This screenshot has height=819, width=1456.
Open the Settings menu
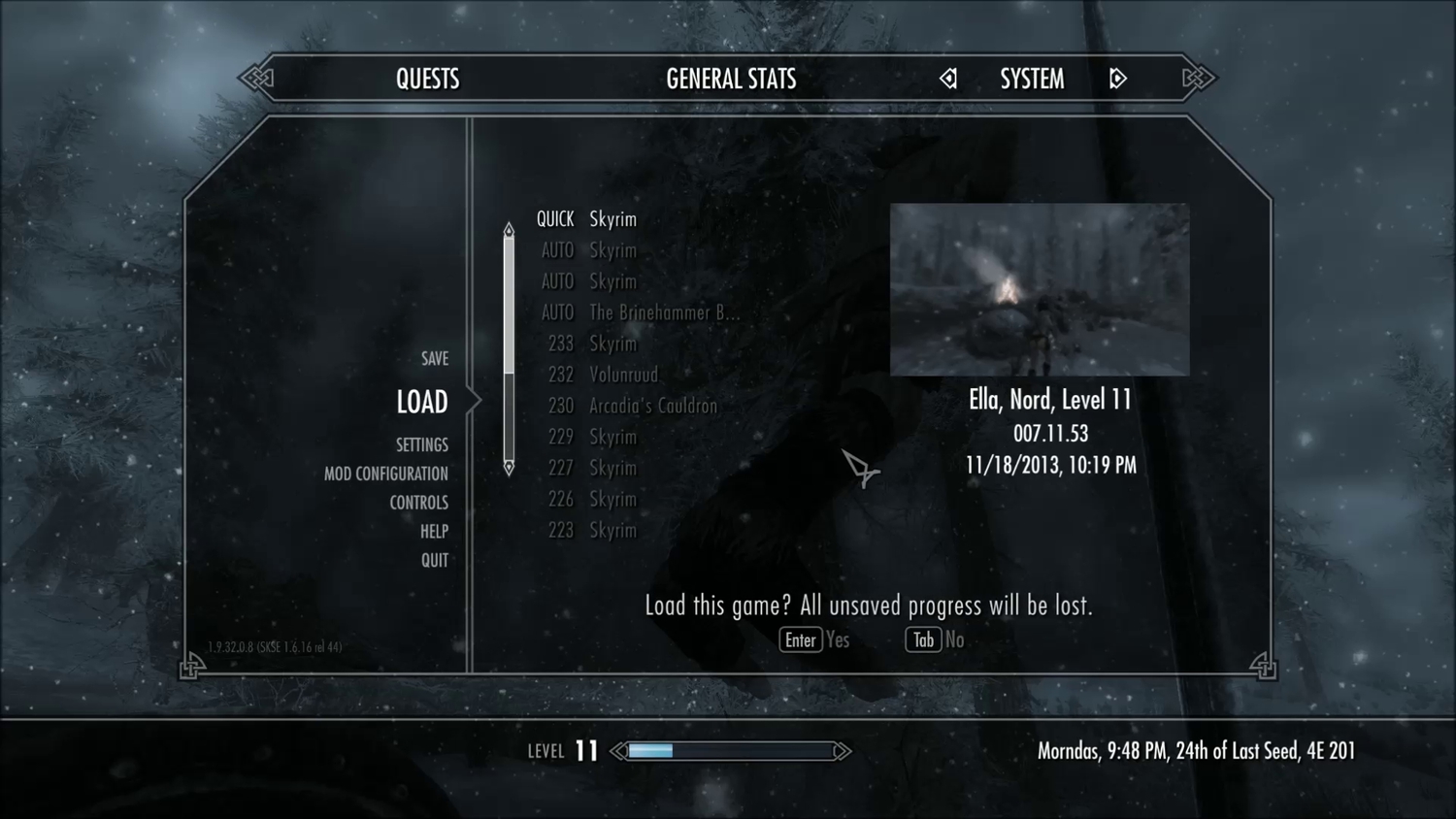coord(421,444)
